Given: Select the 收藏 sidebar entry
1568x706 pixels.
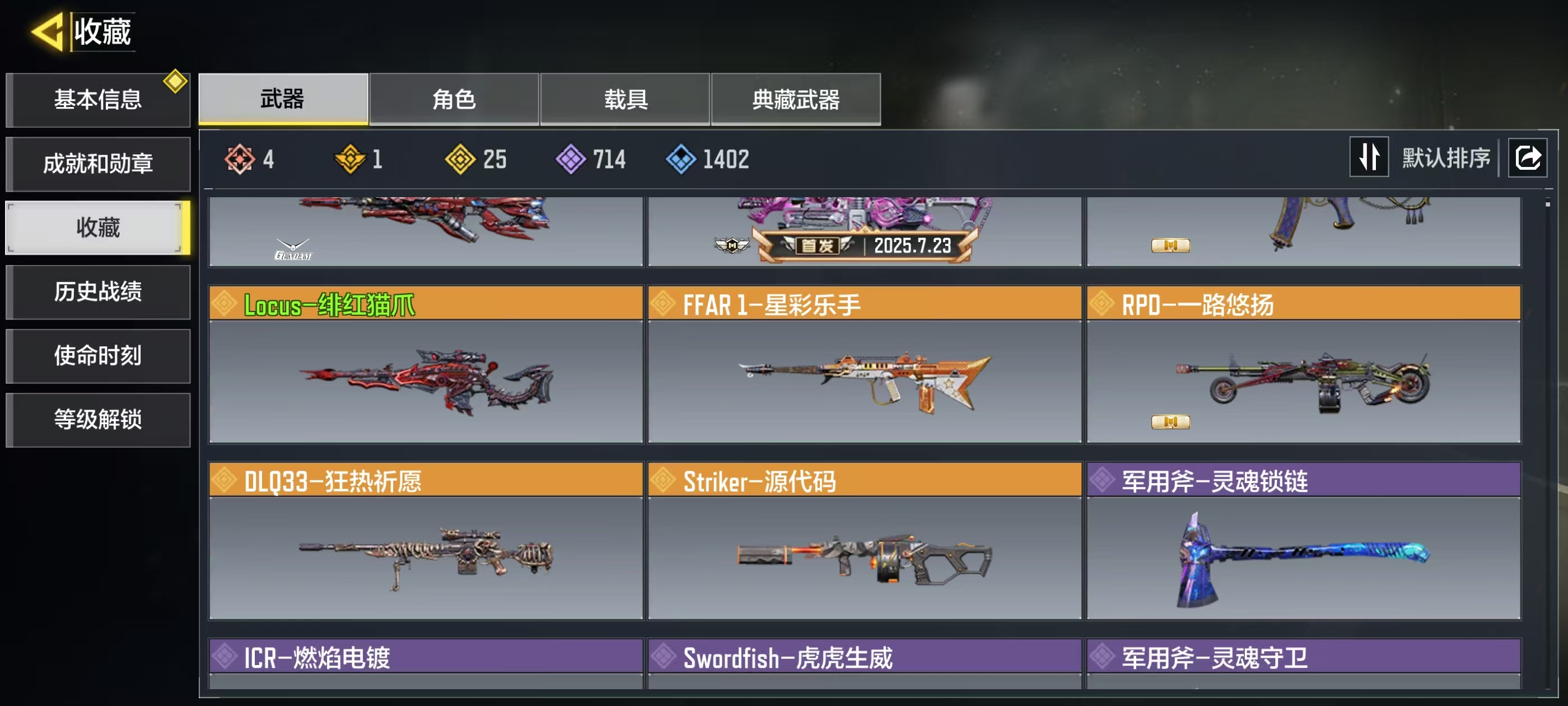Looking at the screenshot, I should (97, 227).
